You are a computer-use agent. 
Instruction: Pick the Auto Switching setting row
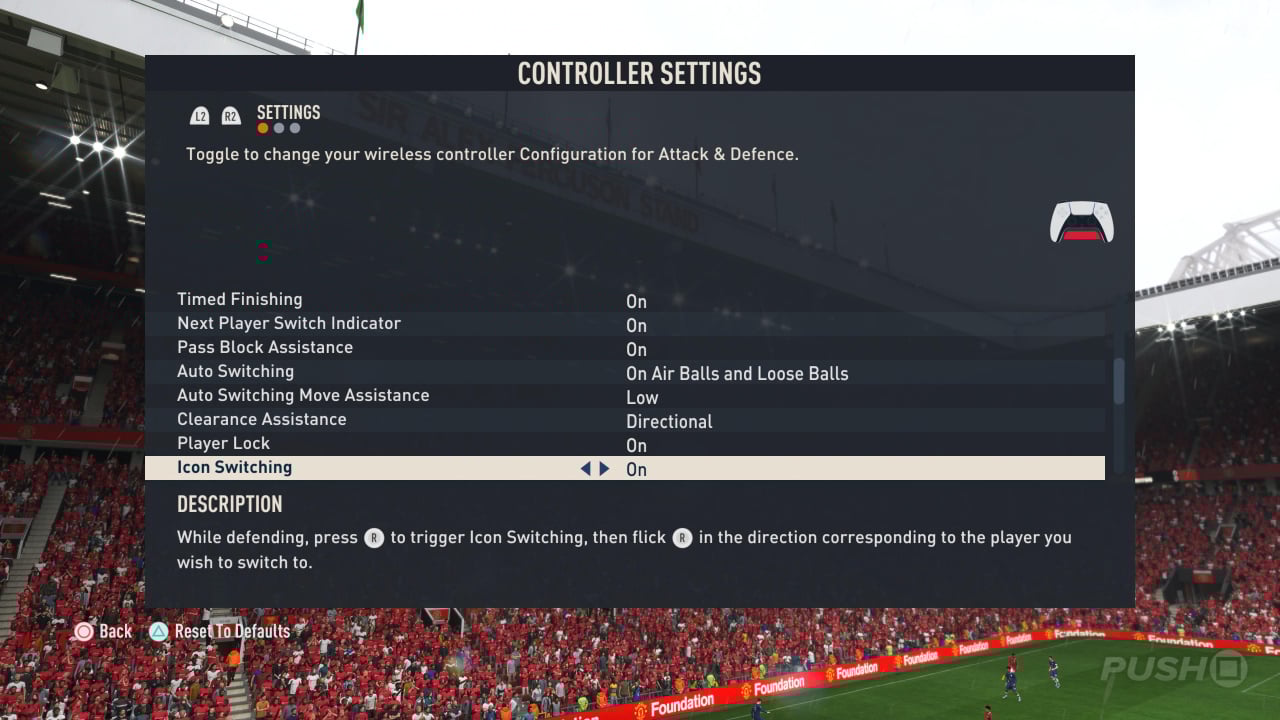coord(236,372)
